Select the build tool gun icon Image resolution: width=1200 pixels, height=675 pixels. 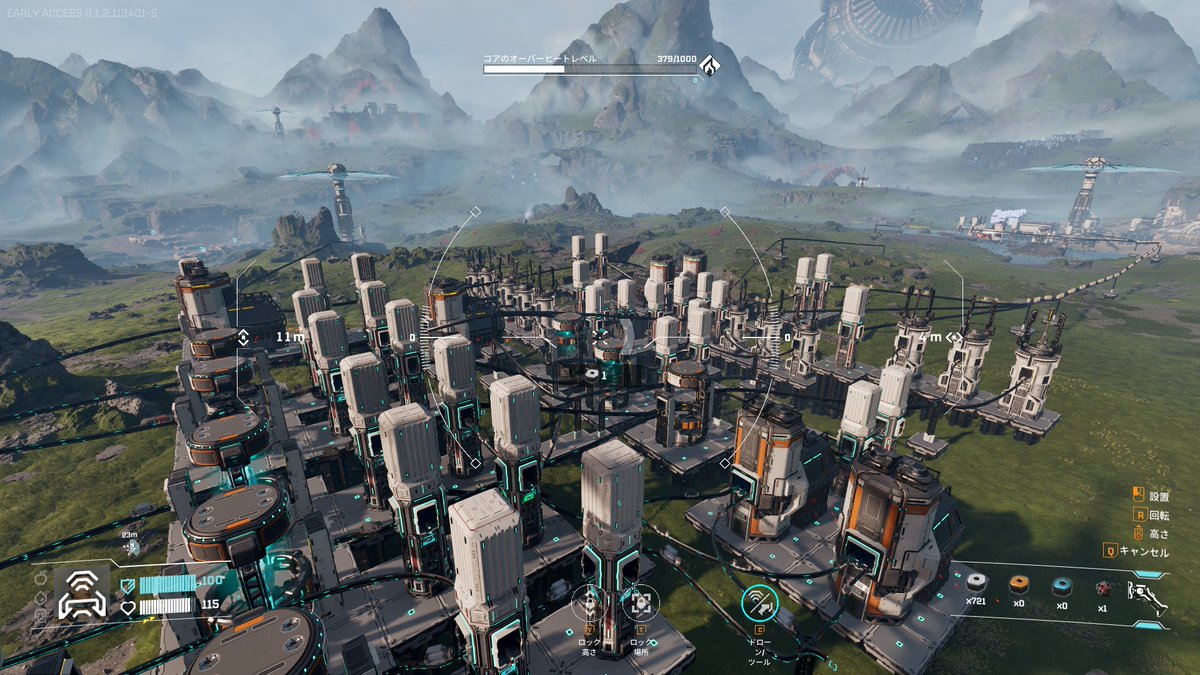pos(1147,597)
